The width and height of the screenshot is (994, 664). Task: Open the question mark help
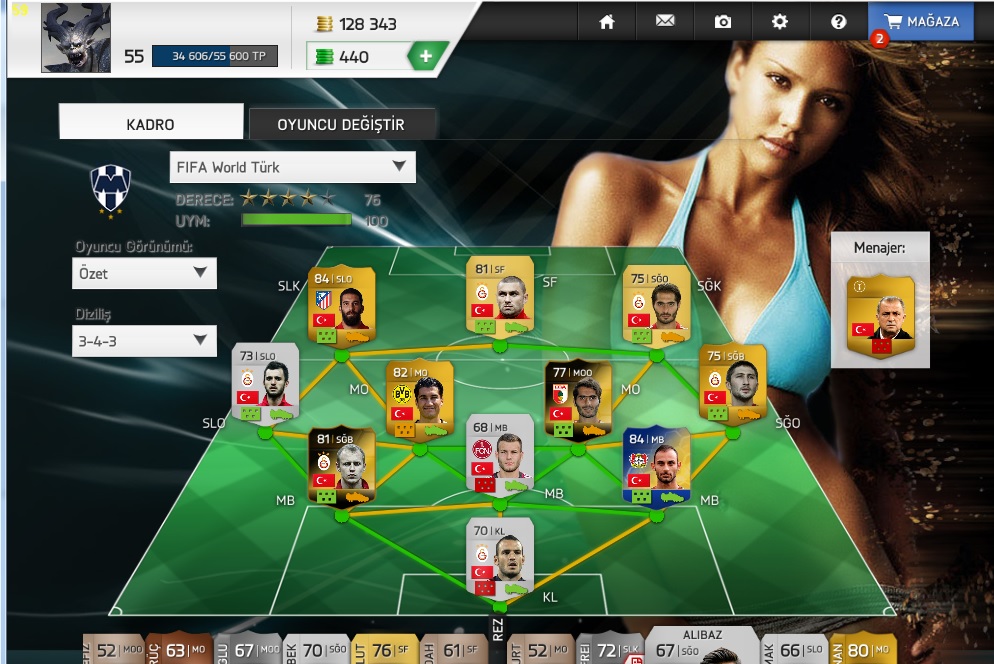pos(838,21)
